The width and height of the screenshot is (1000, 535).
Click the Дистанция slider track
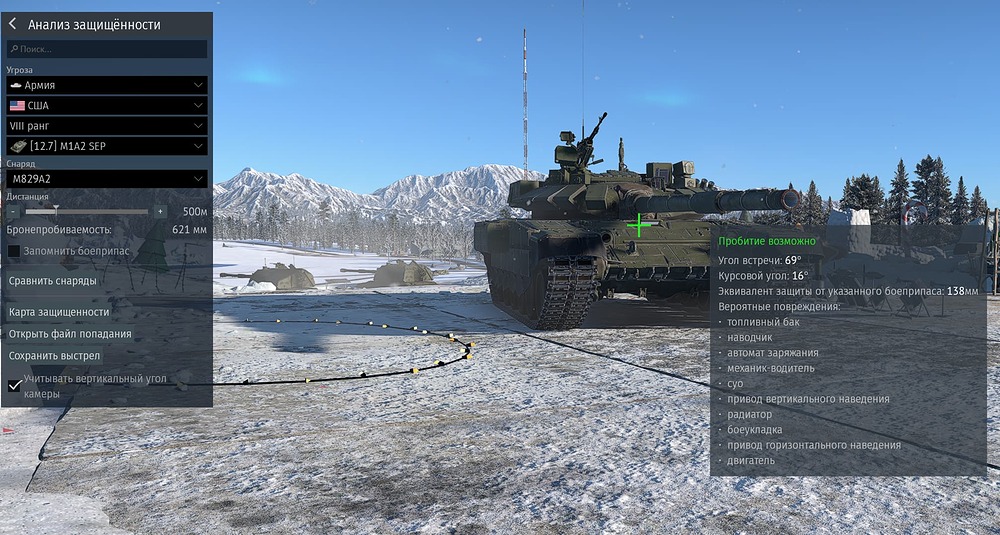point(87,212)
